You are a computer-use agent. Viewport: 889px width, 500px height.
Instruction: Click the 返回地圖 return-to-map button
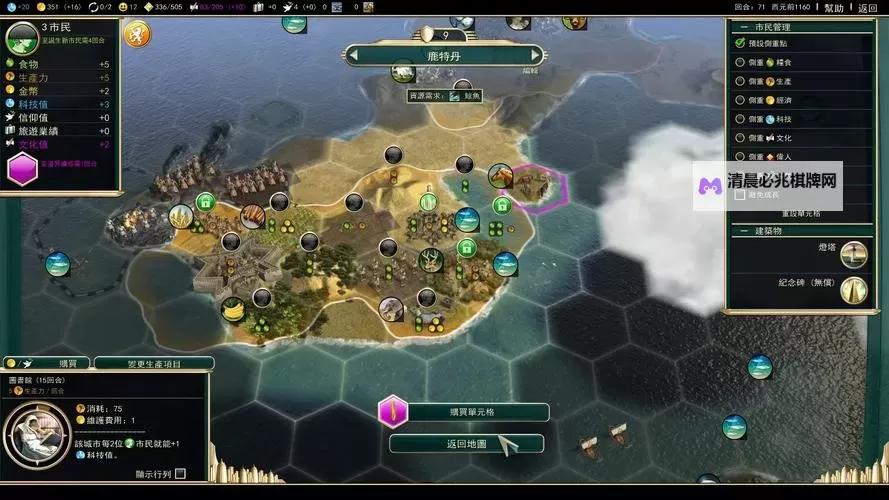(x=466, y=444)
